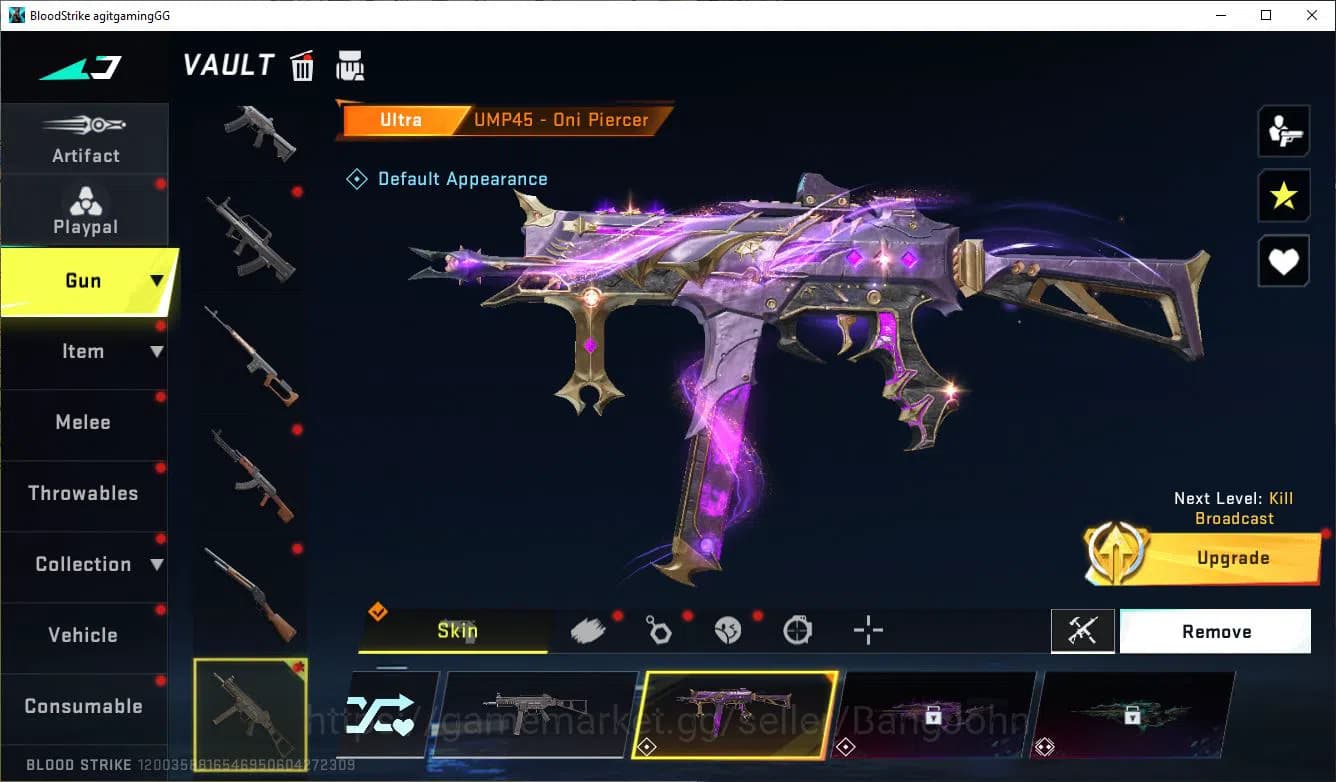Select the sticker customization icon
The width and height of the screenshot is (1336, 782).
click(x=728, y=630)
